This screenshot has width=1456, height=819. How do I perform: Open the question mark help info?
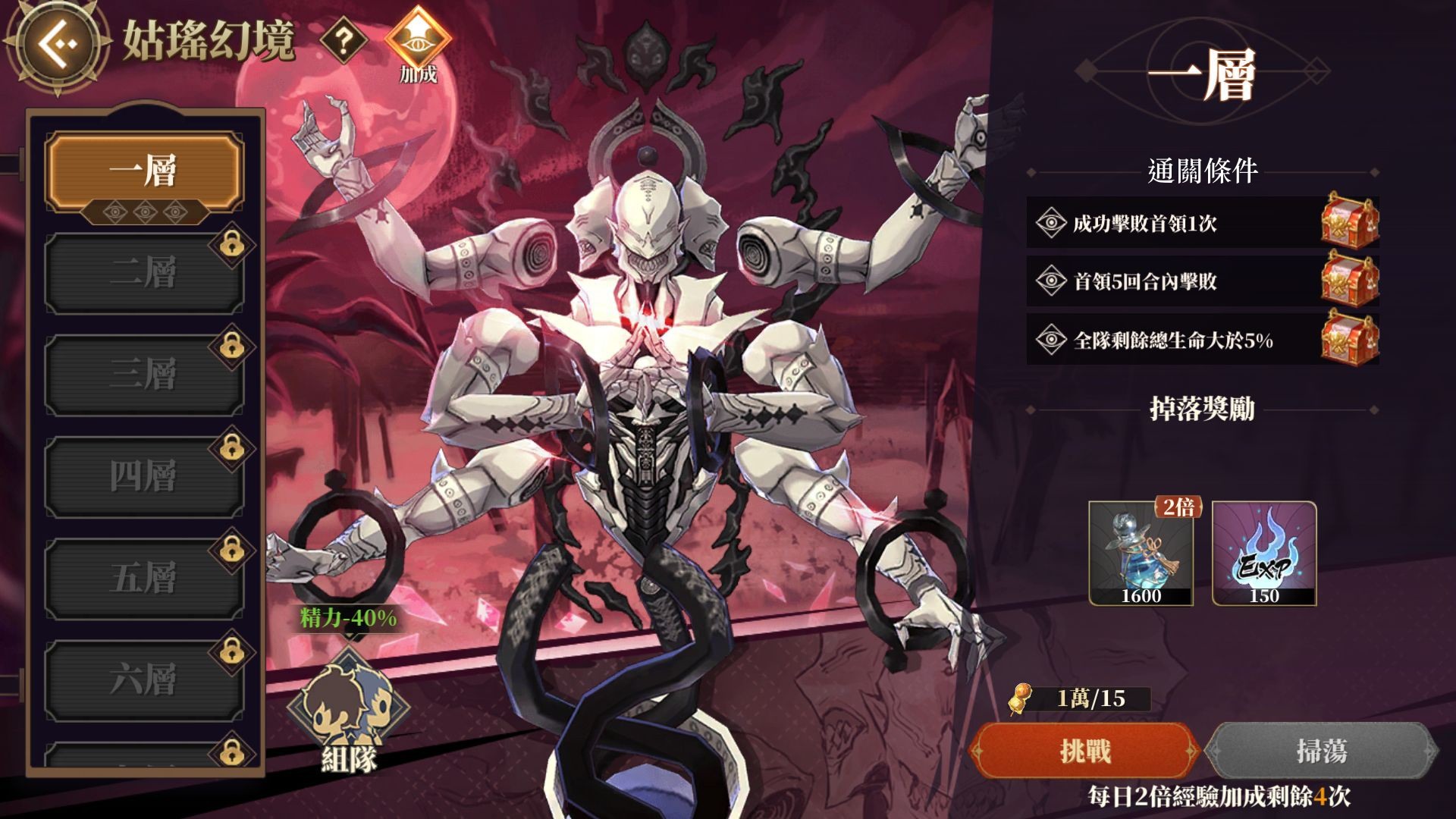point(344,41)
